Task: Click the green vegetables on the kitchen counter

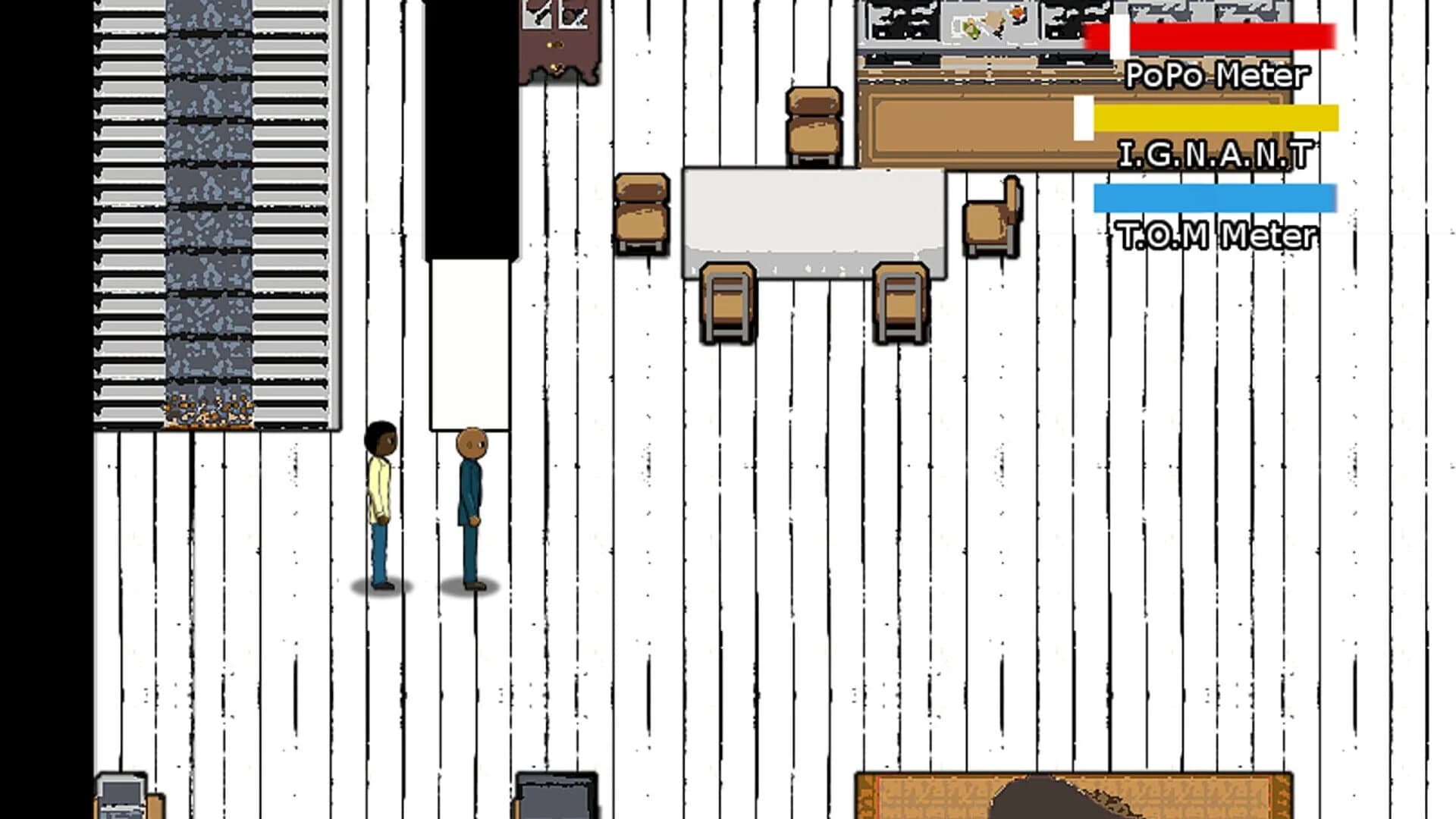Action: 969,27
